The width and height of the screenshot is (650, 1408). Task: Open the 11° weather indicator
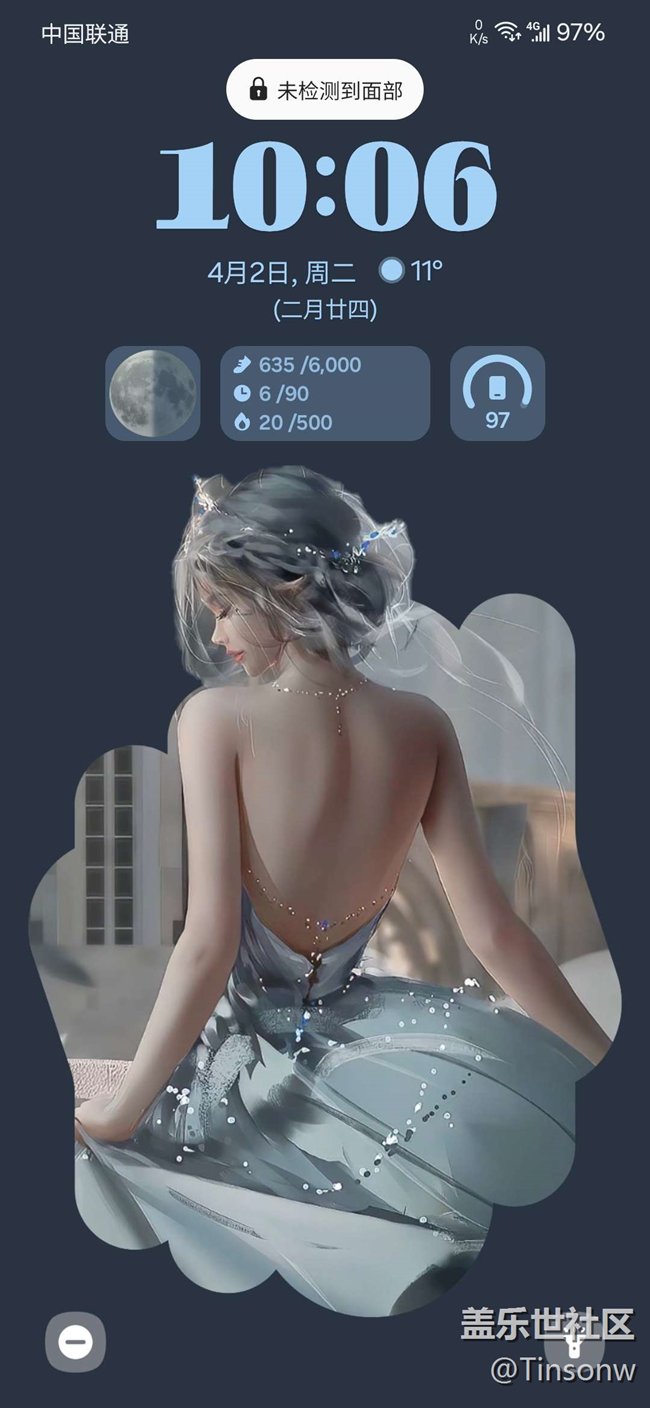412,271
